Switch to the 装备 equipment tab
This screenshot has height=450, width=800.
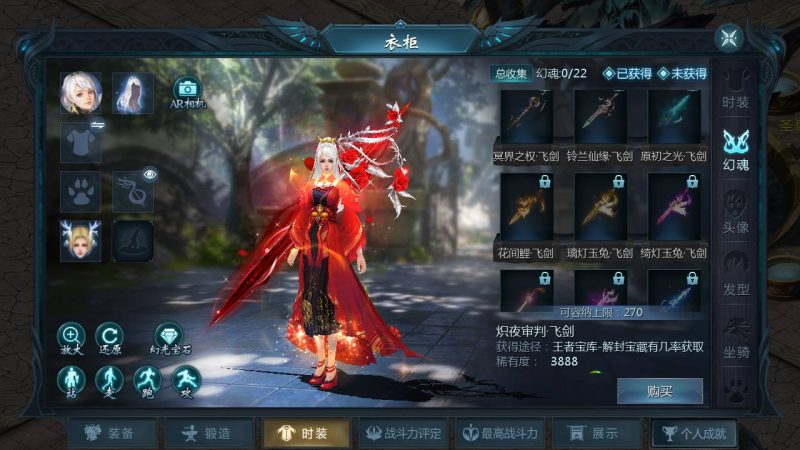pos(108,433)
